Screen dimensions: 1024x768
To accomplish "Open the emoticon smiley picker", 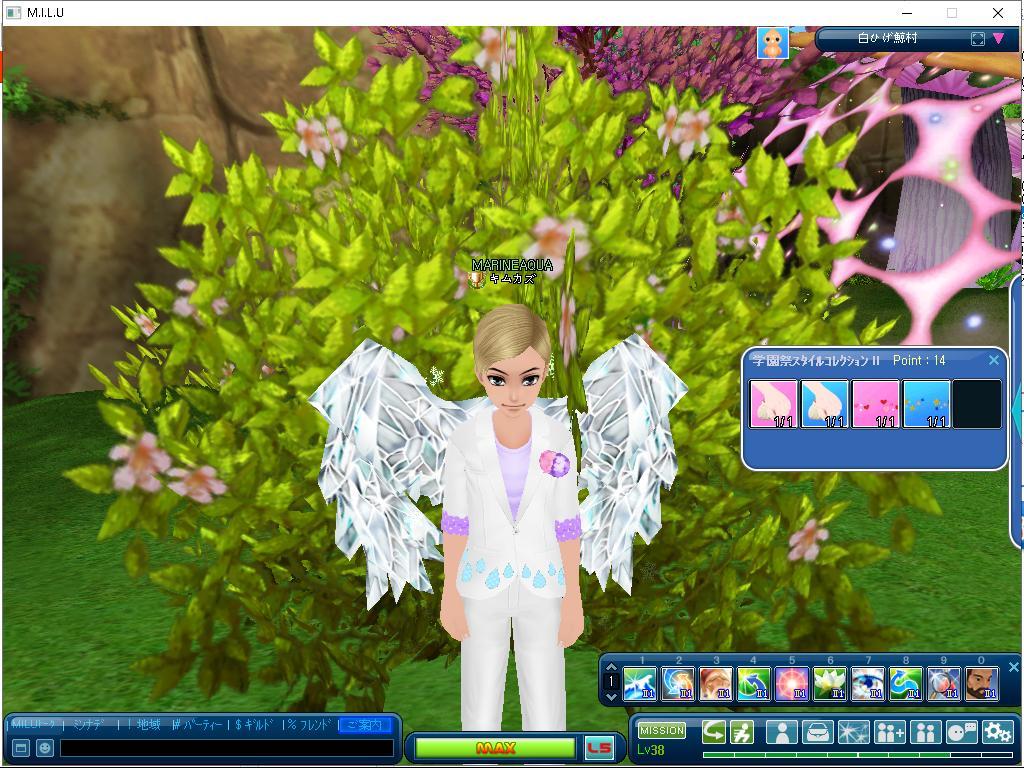I will click(x=44, y=747).
